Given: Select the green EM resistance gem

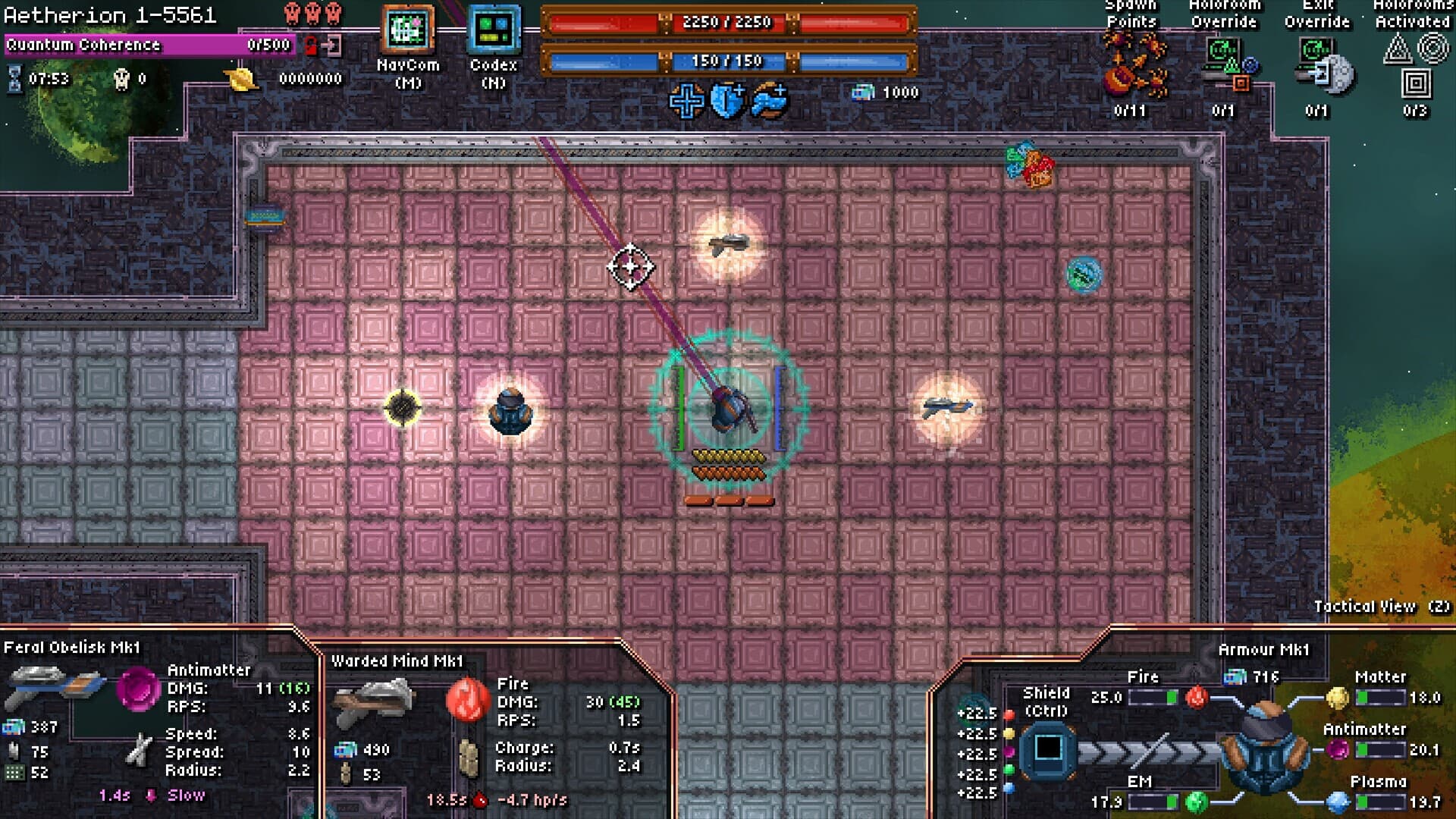Looking at the screenshot, I should click(x=1196, y=801).
